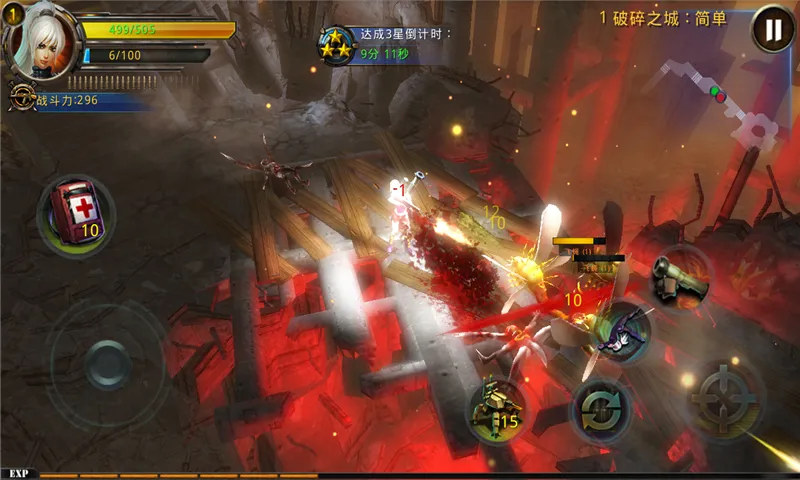This screenshot has width=800, height=480.
Task: Activate the purple dash strike skill
Action: (620, 333)
